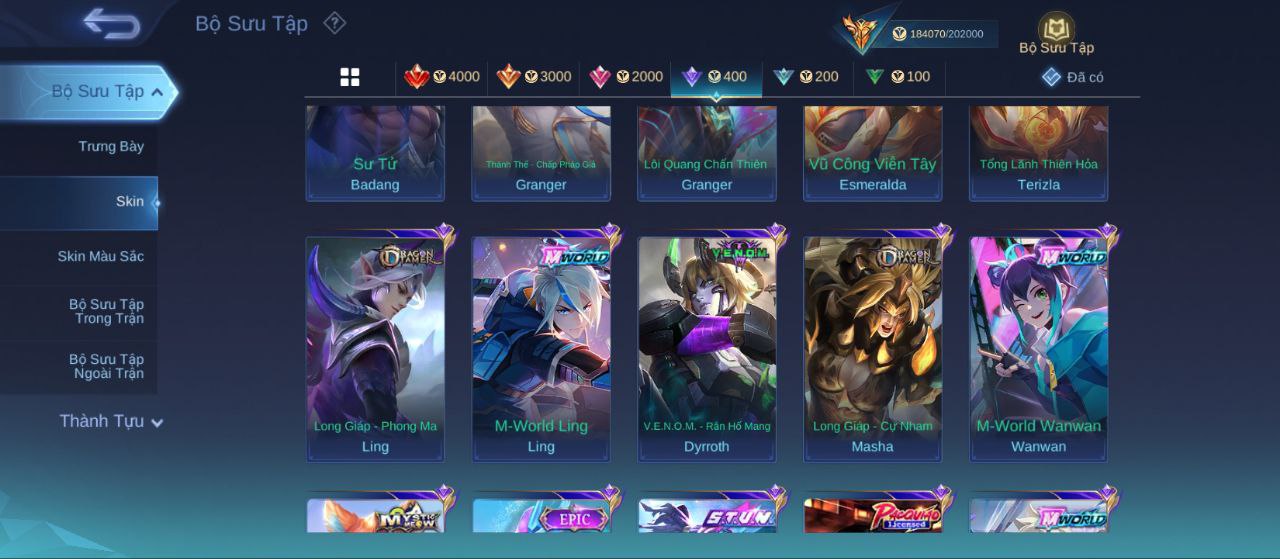This screenshot has width=1280, height=559.
Task: Select the Skin Màu Sắc sidebar entry
Action: [100, 257]
